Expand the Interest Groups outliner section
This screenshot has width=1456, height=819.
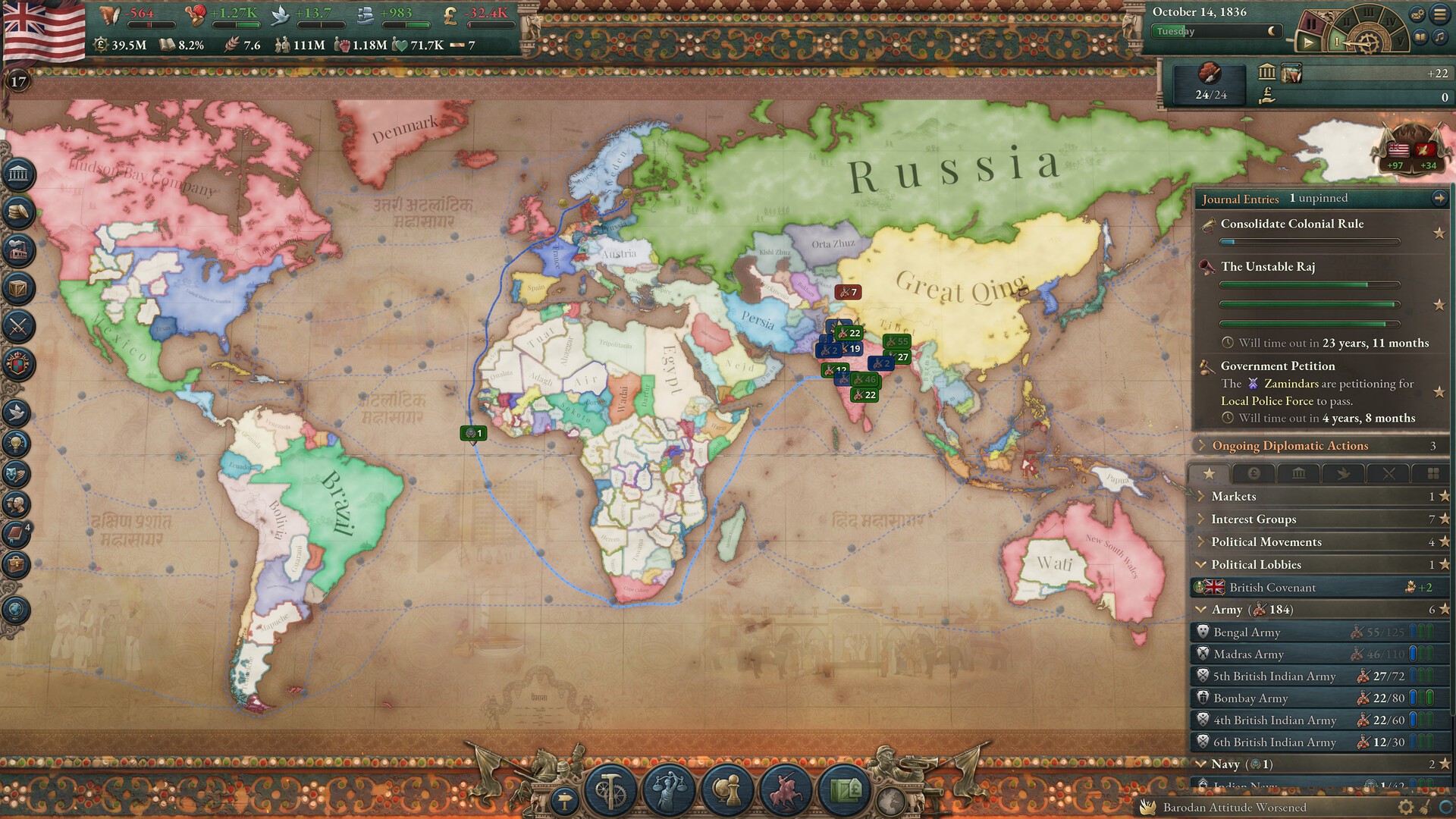coord(1253,519)
